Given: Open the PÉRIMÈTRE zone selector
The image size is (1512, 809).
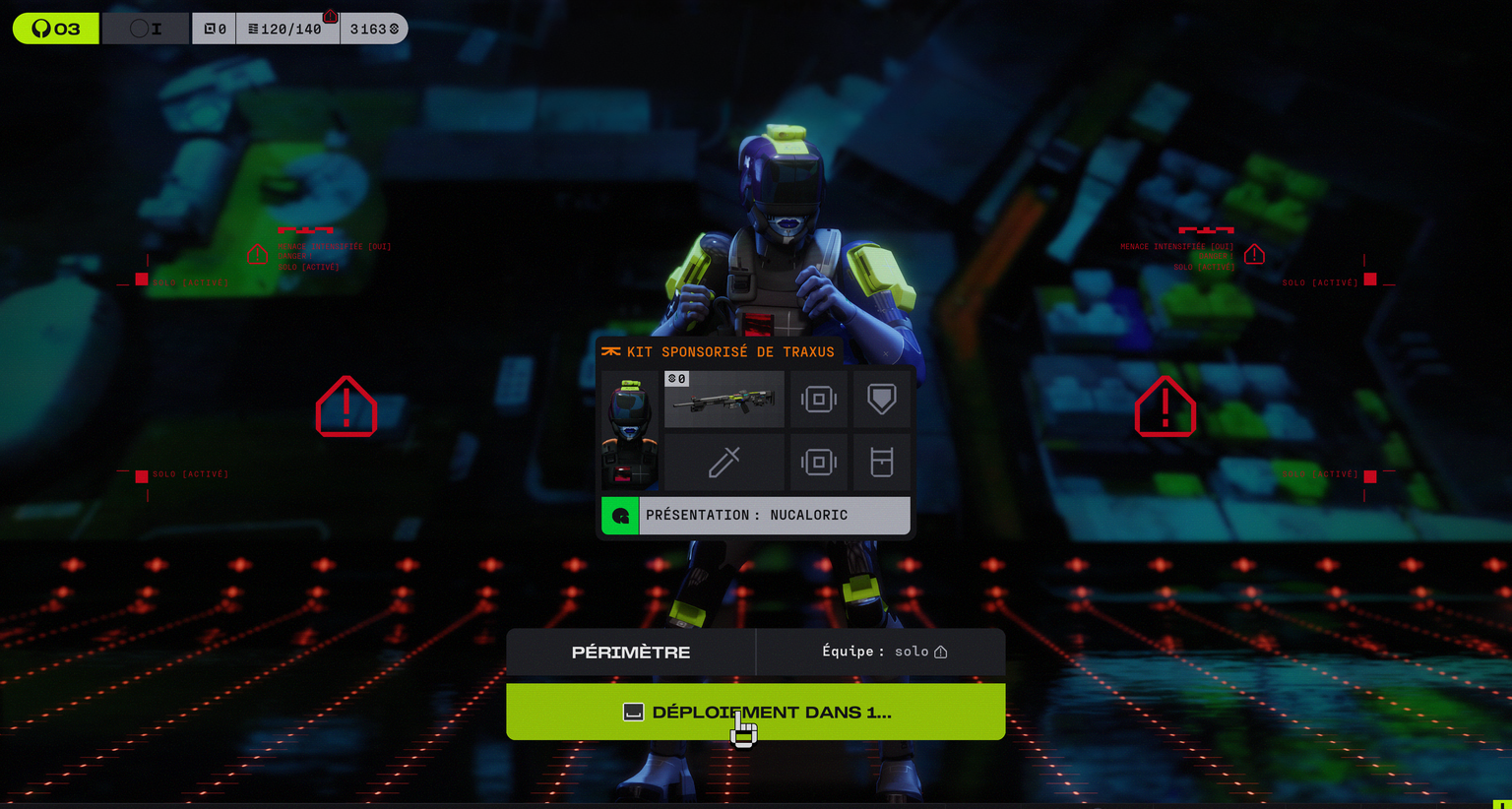Looking at the screenshot, I should [x=631, y=652].
